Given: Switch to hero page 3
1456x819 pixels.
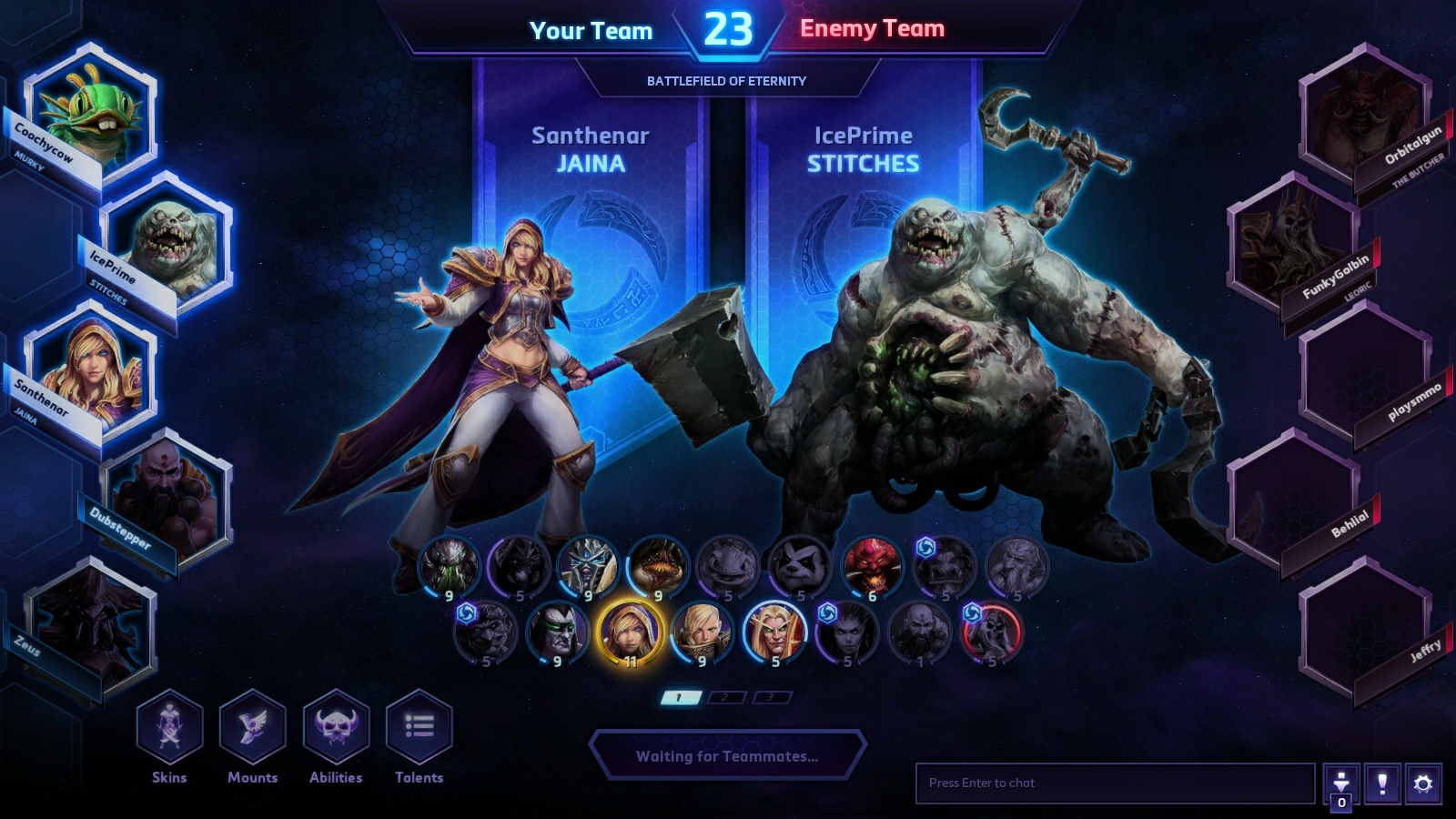Looking at the screenshot, I should click(x=771, y=698).
